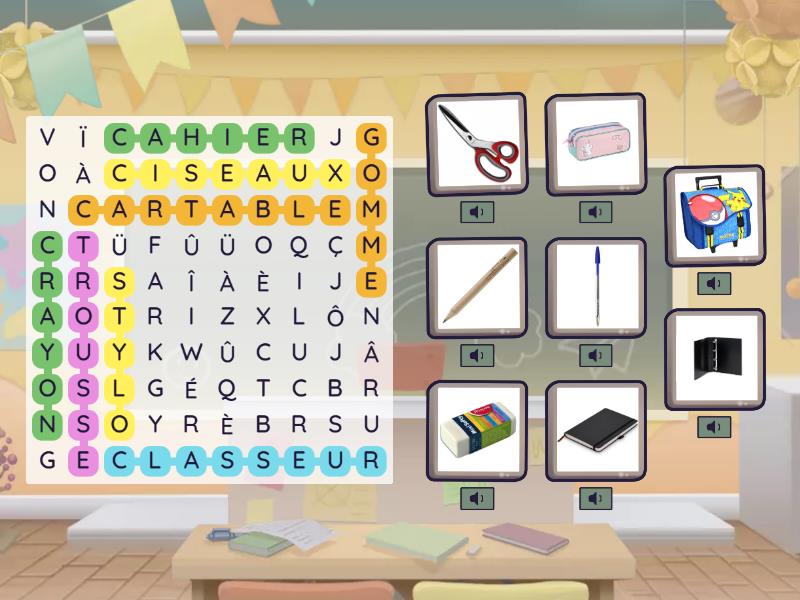The image size is (800, 600).
Task: Select the letter W tile in the grid
Action: (191, 352)
